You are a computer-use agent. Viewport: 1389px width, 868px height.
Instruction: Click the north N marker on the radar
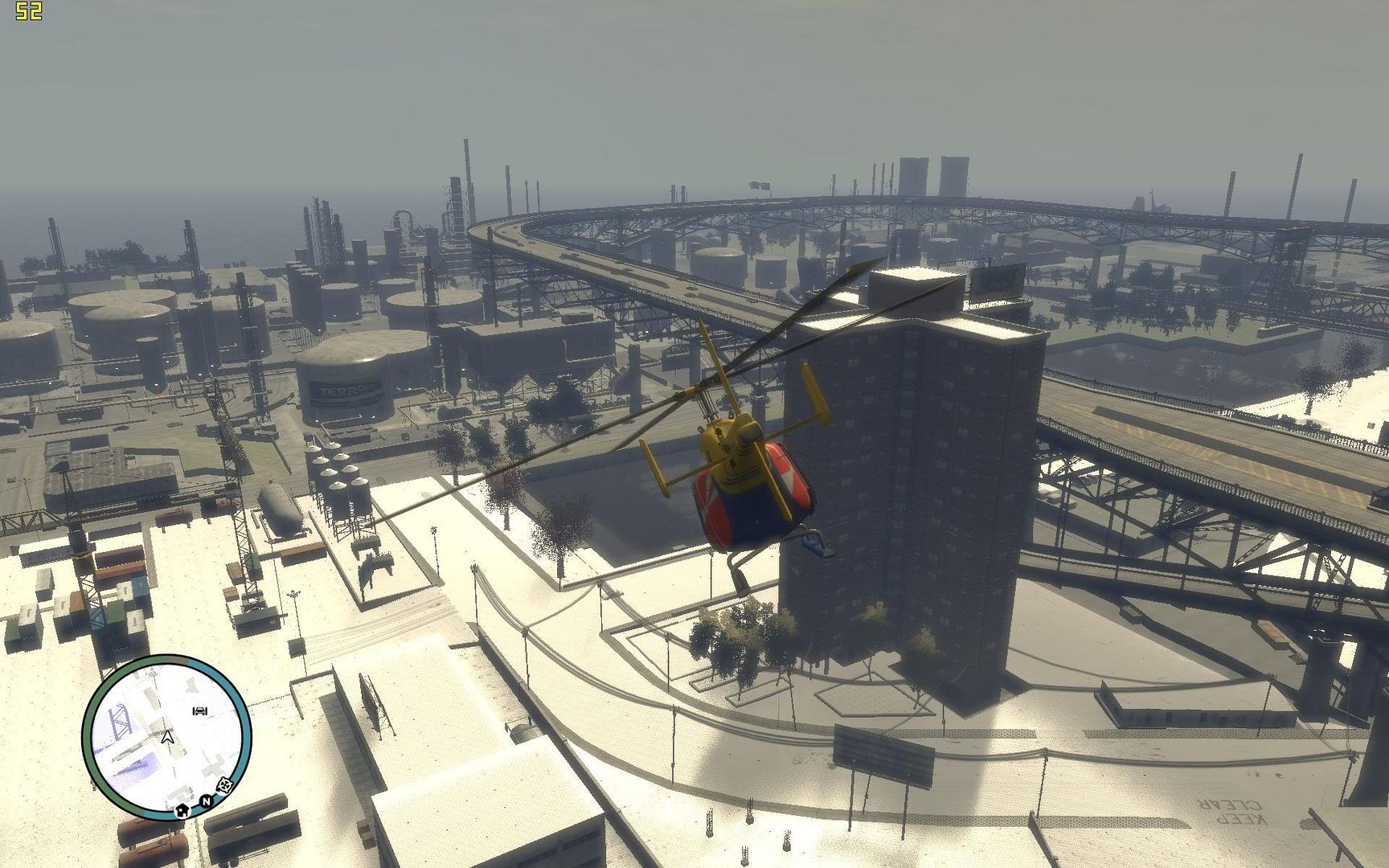[x=206, y=801]
